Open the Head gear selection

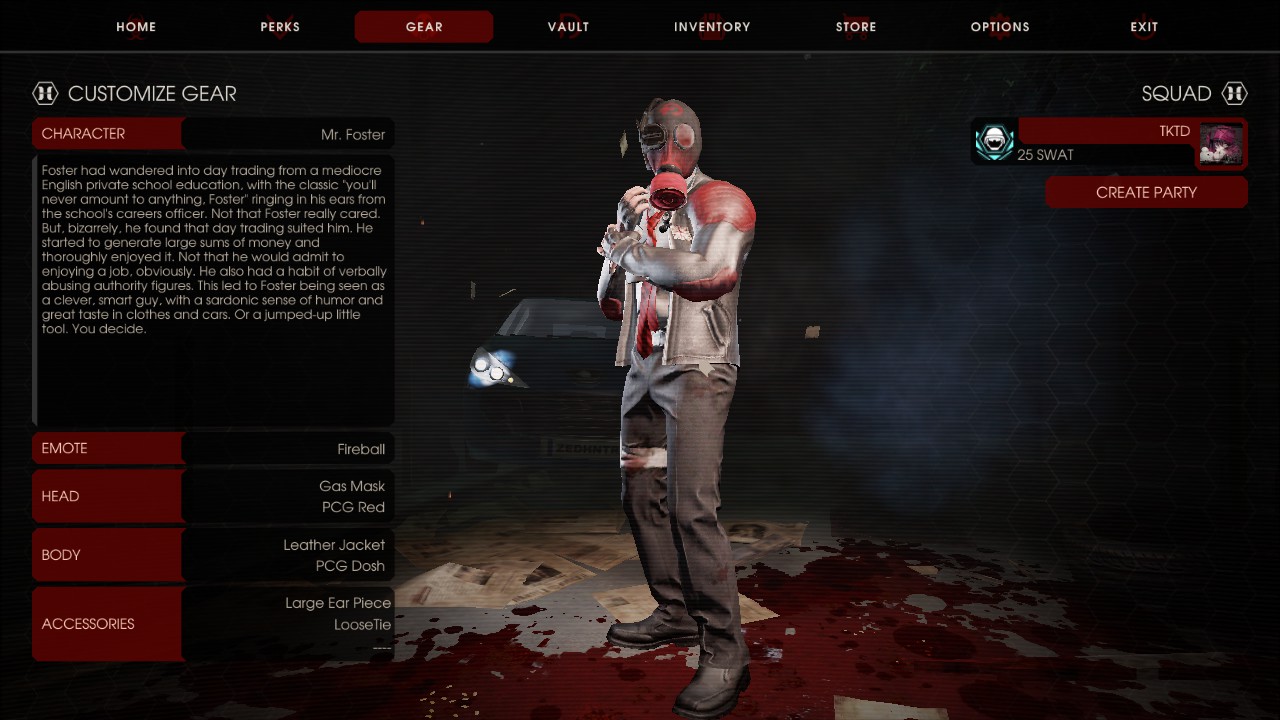coord(213,497)
